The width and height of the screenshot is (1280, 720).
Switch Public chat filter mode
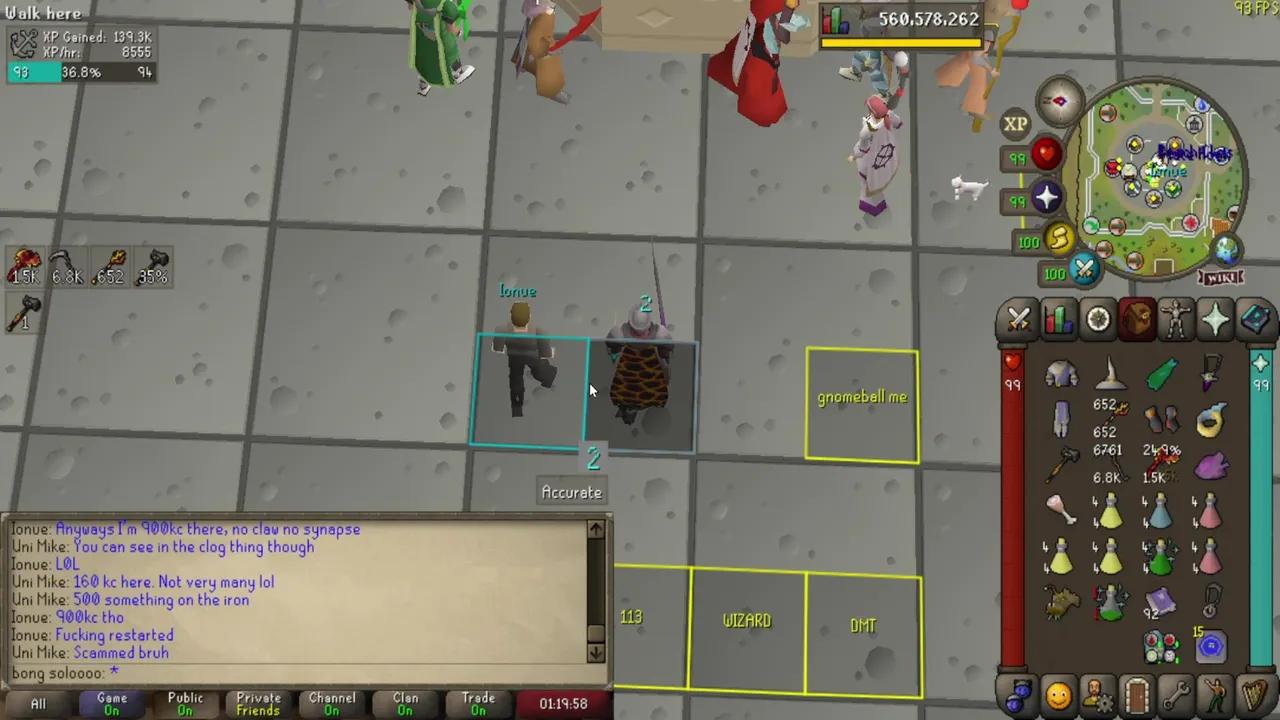click(185, 703)
